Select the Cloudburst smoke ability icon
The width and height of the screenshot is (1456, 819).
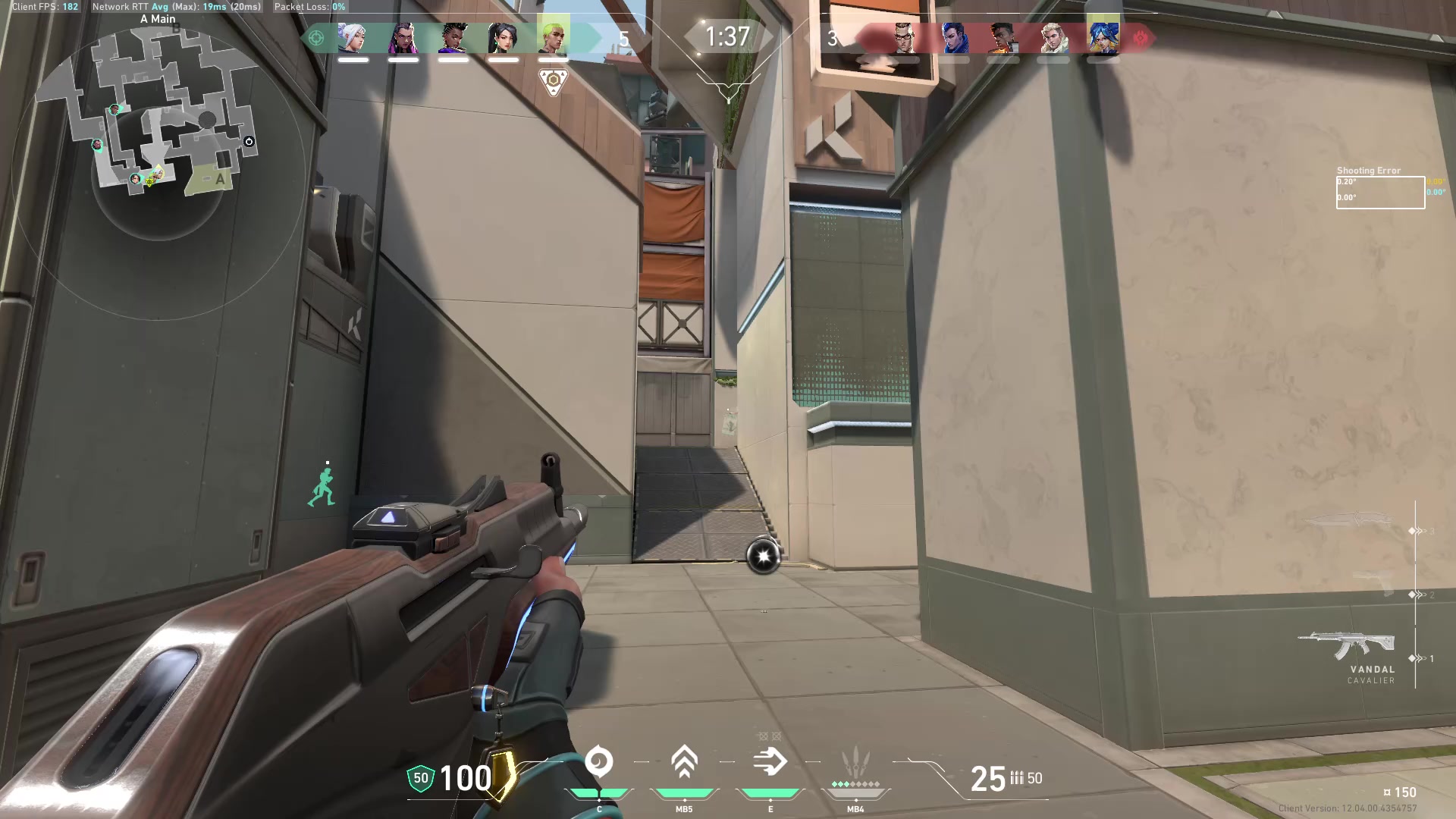coord(599,762)
